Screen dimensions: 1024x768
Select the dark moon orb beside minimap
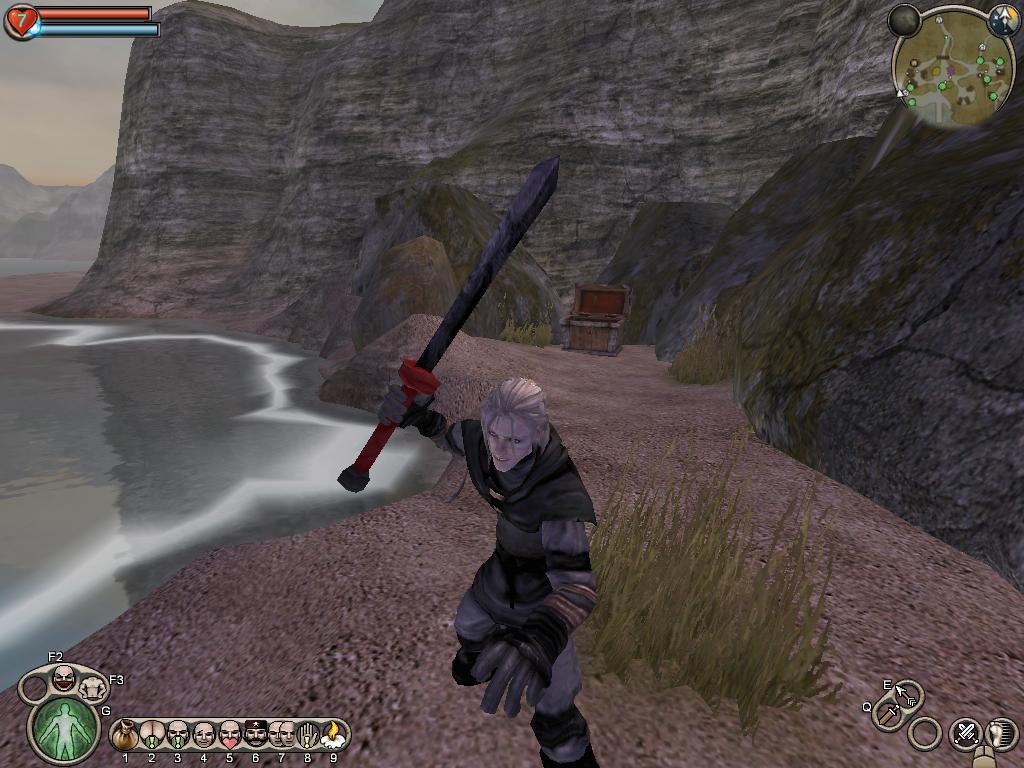click(905, 20)
